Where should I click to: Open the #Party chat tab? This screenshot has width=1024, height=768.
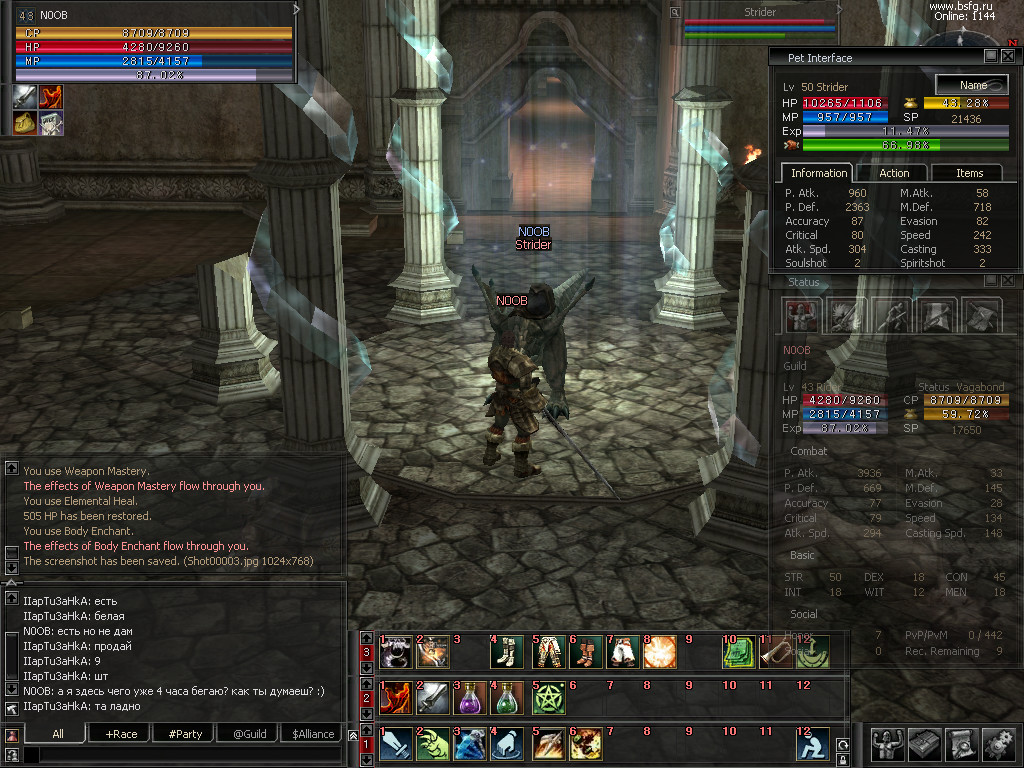coord(185,734)
